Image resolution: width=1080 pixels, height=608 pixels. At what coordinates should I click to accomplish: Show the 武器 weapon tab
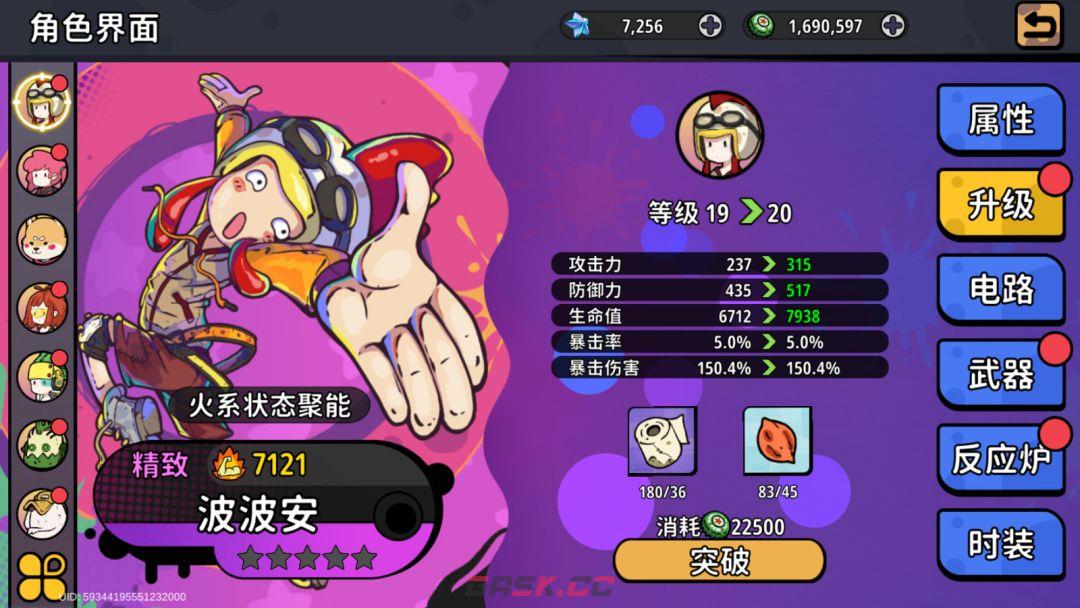[x=1000, y=375]
